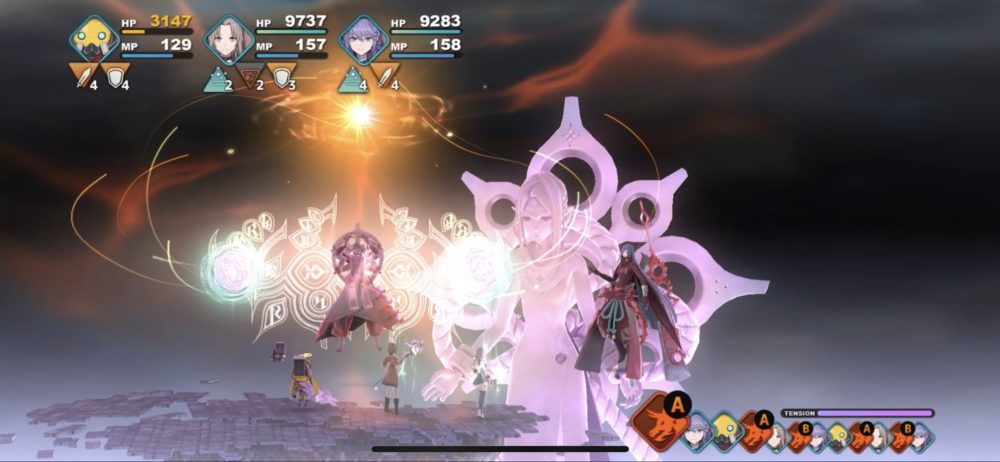The image size is (1000, 462).
Task: View the brown-haired character's dark debuff icon
Action: click(247, 75)
